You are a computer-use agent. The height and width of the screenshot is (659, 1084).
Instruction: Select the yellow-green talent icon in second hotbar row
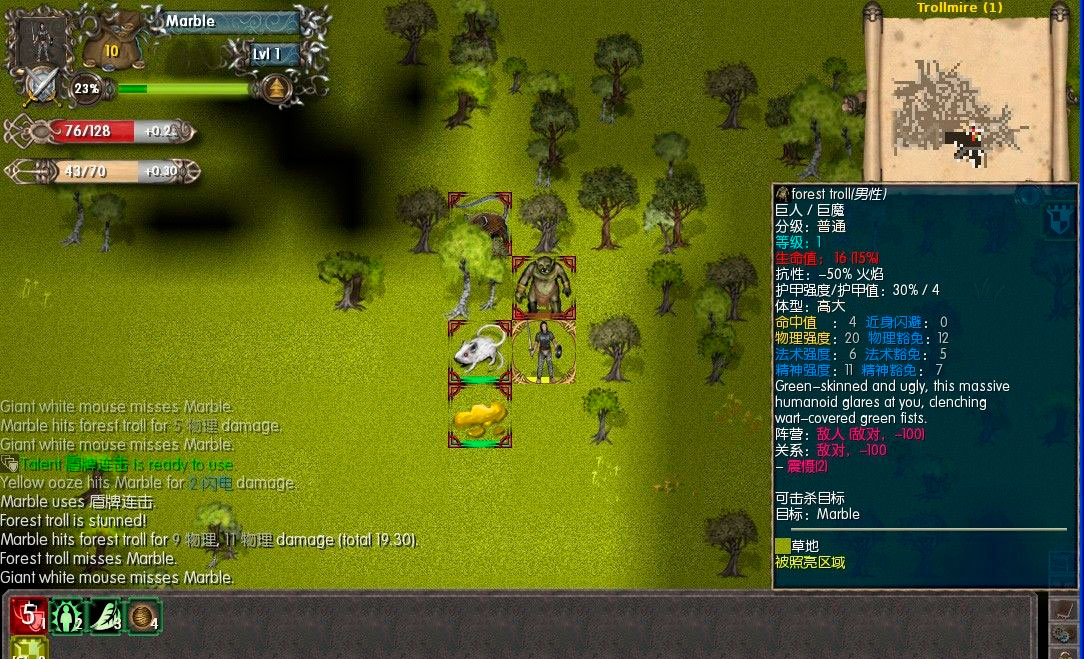pos(28,650)
